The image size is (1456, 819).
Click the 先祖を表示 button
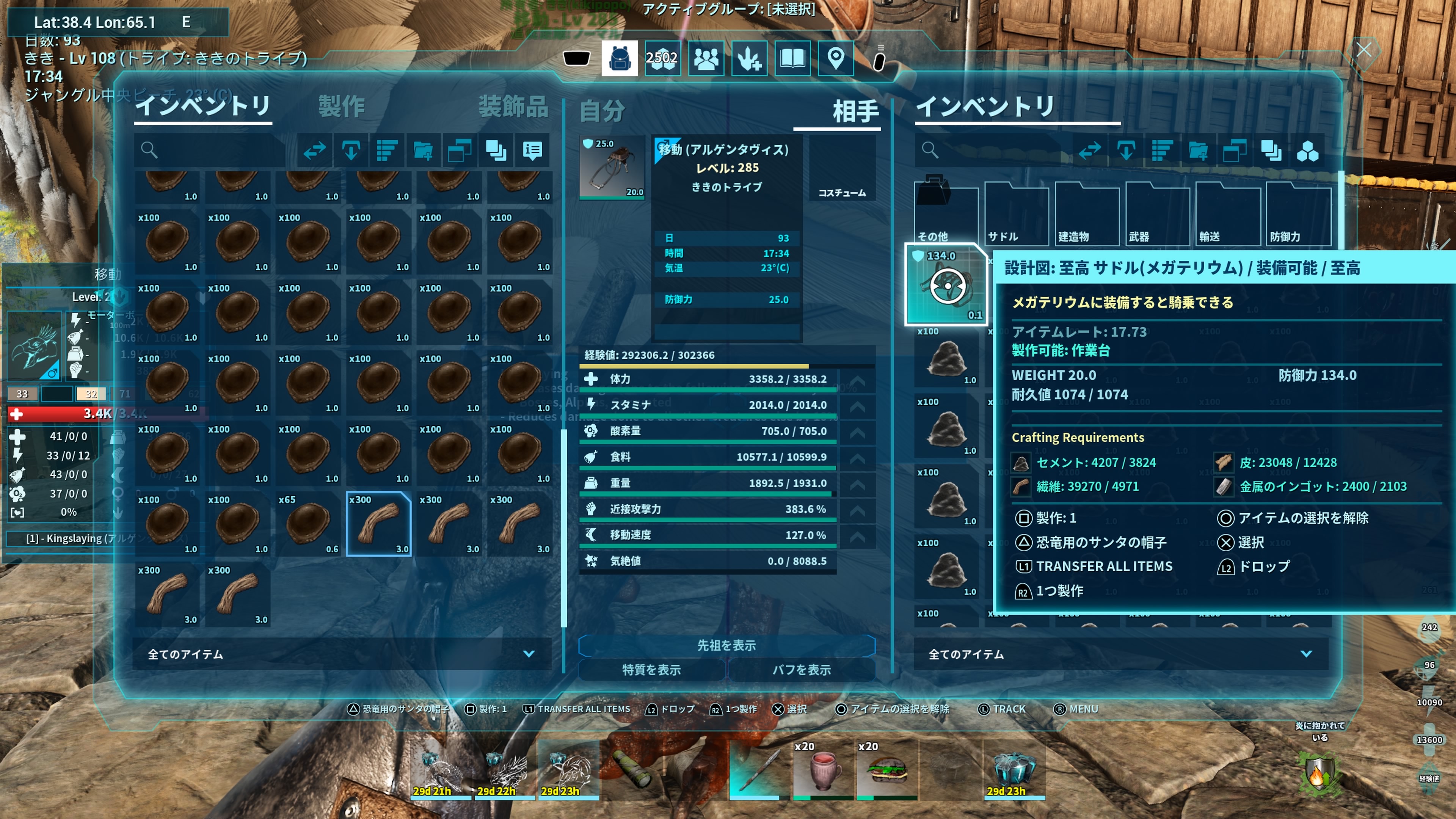[726, 645]
